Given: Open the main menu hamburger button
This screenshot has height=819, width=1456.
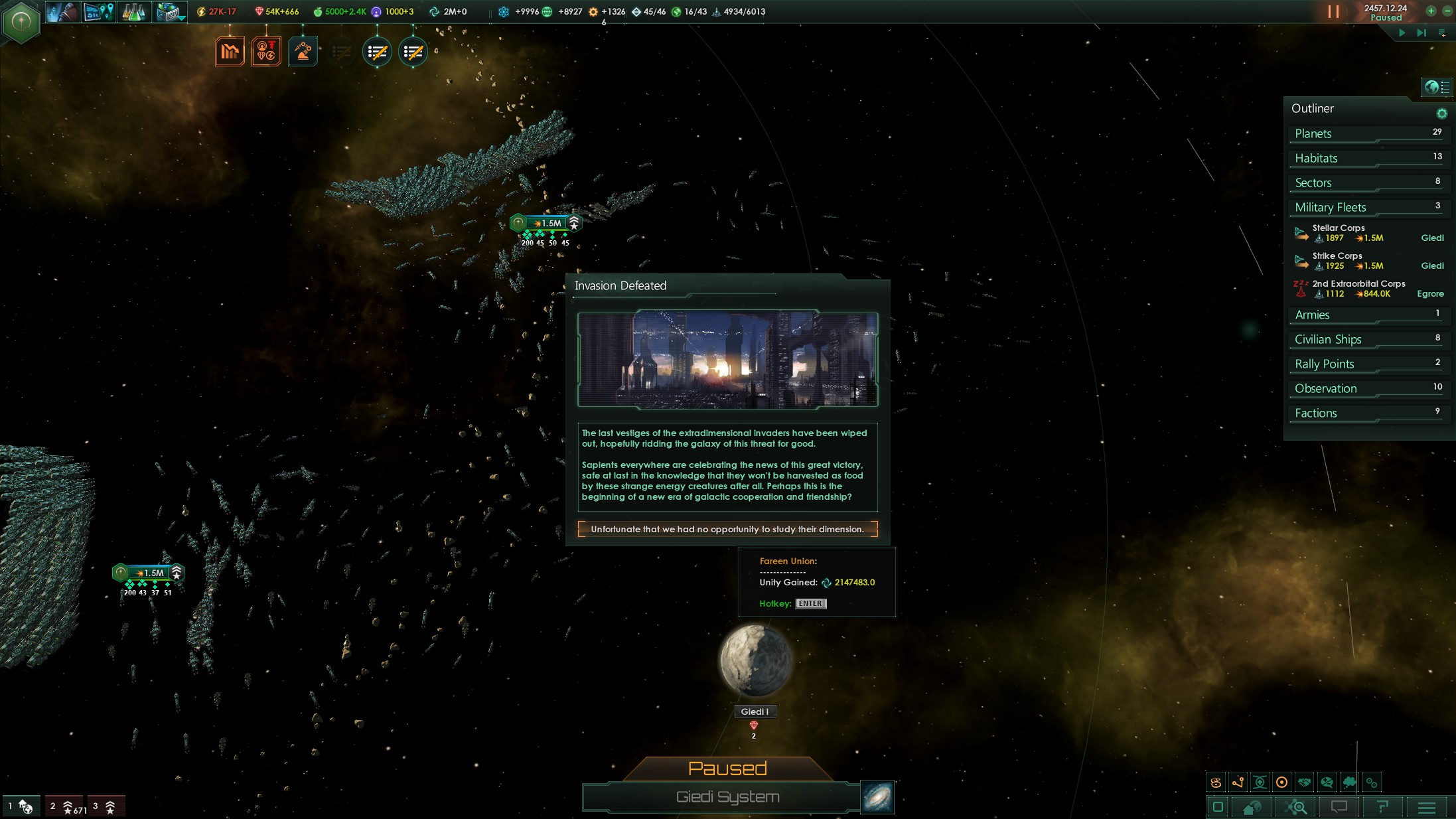Looking at the screenshot, I should [x=1426, y=807].
